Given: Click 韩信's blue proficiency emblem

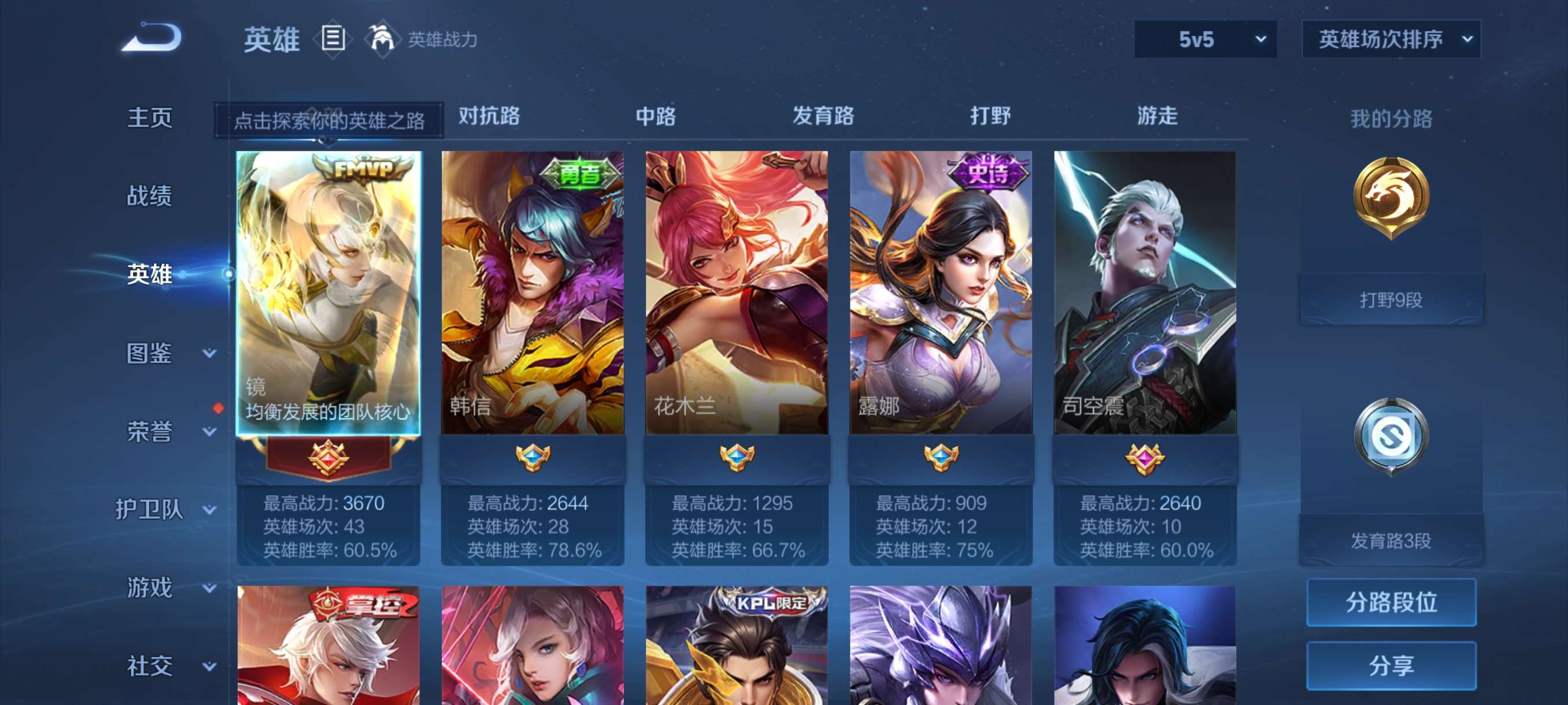Looking at the screenshot, I should [532, 459].
